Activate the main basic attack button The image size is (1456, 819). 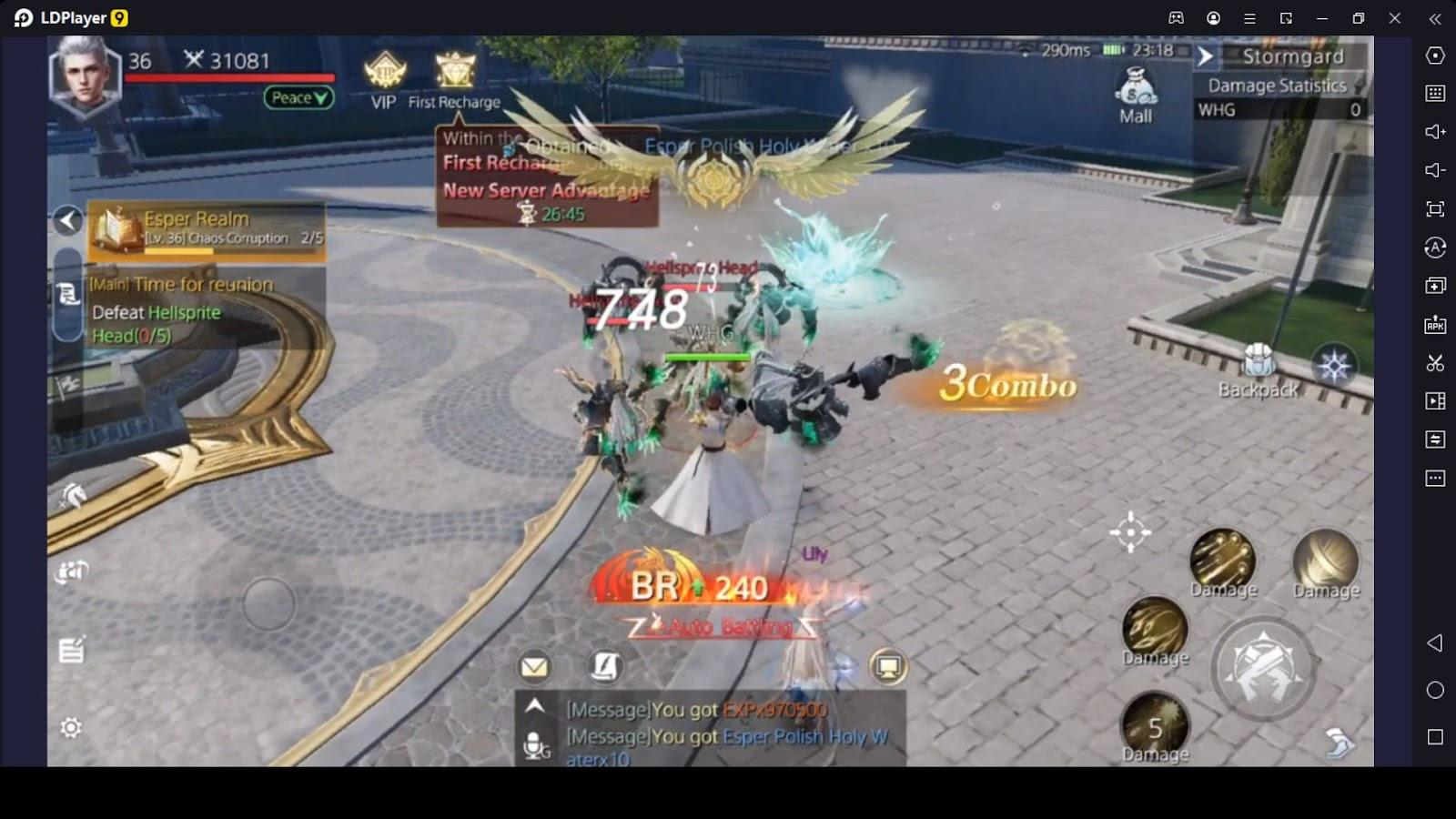point(1263,669)
